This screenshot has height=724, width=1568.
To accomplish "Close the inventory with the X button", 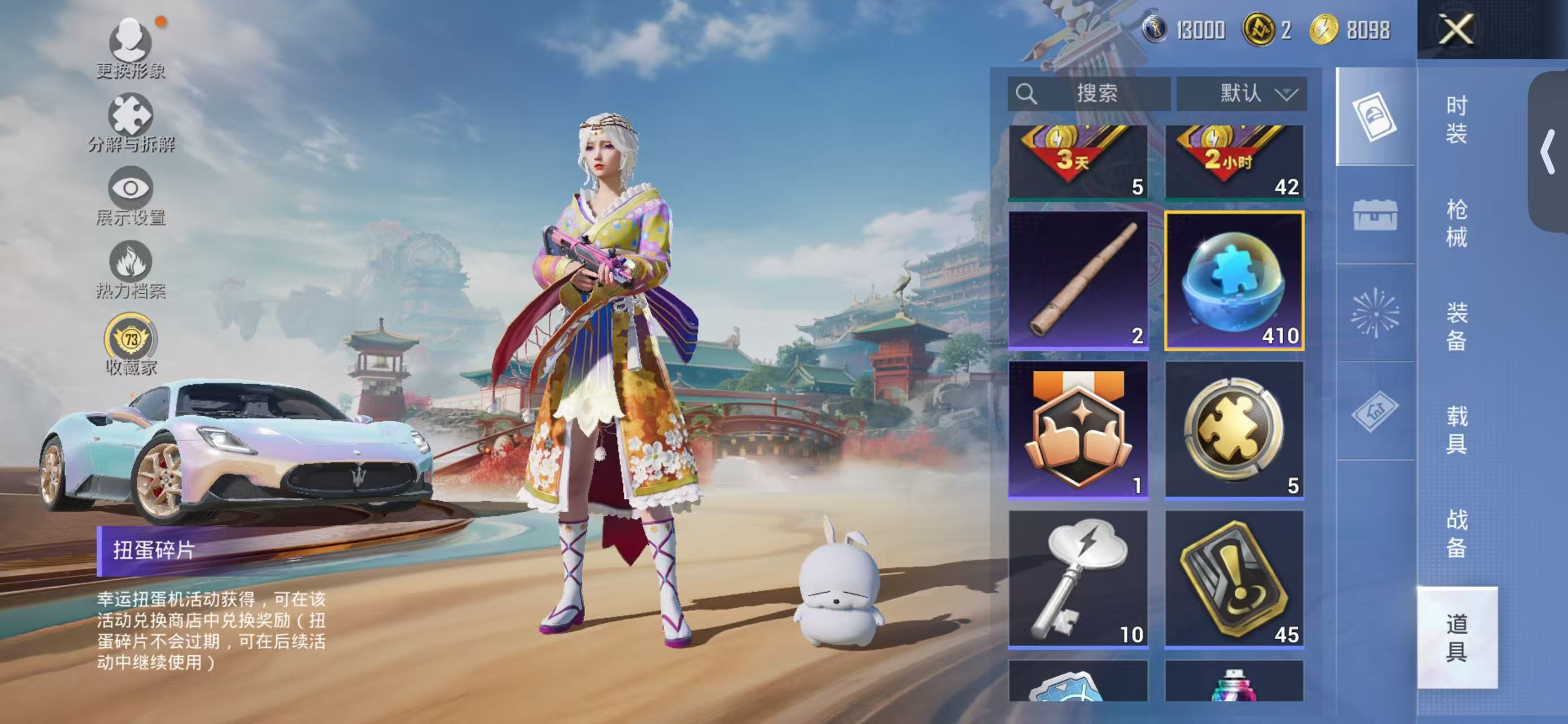I will coord(1456,29).
